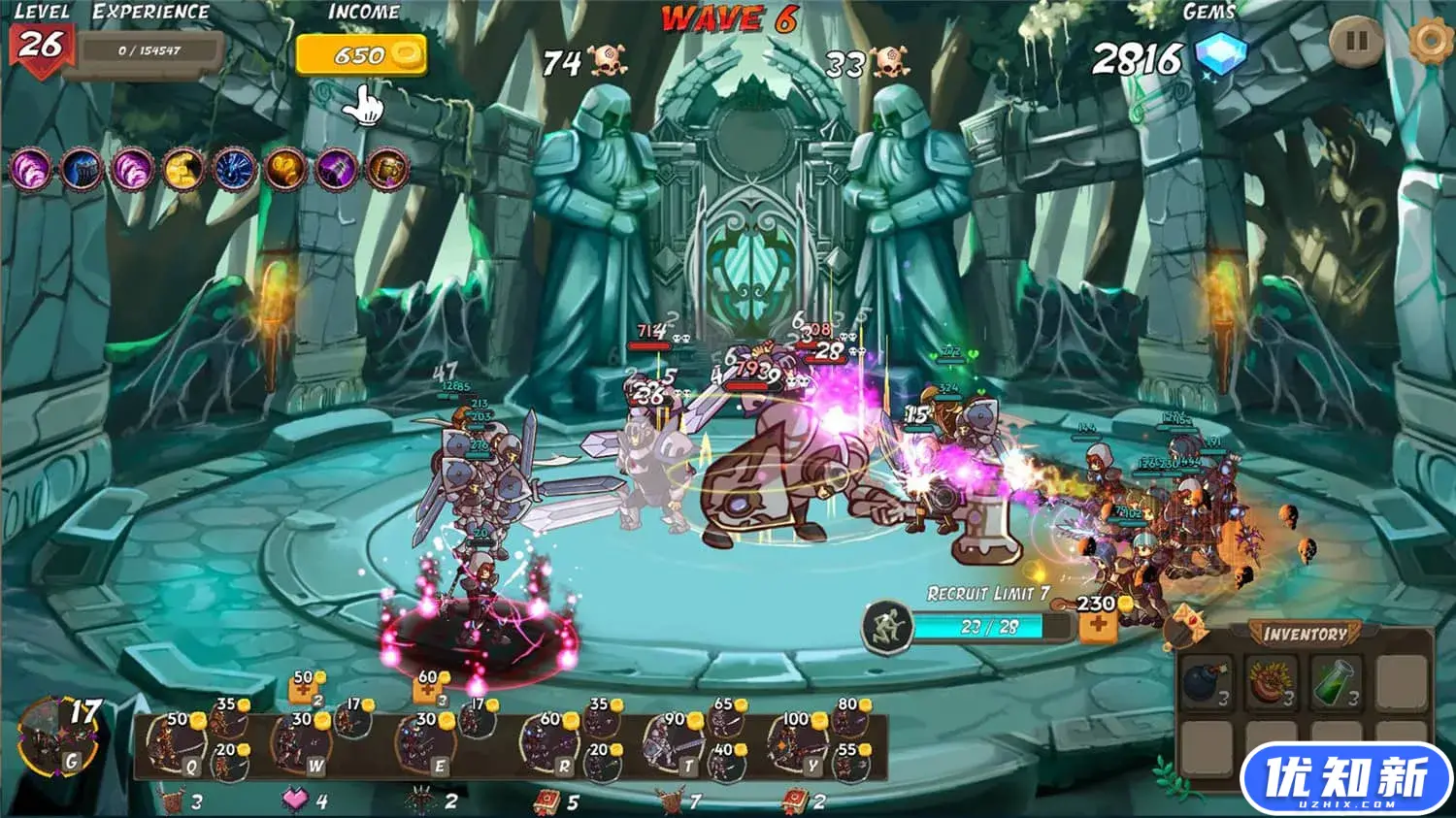Buy the 50 gold plus upgrade

tap(304, 691)
